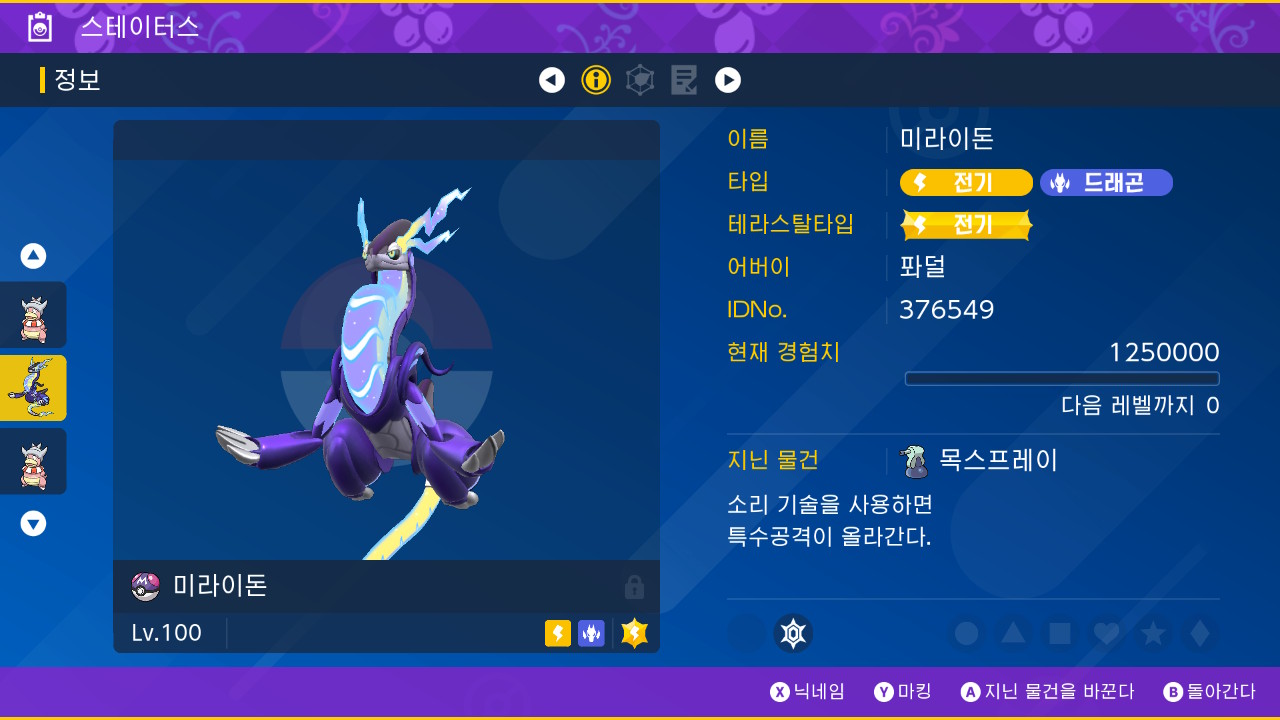Select Miraidon's icon in the party sidebar
The image size is (1280, 720).
tap(33, 388)
